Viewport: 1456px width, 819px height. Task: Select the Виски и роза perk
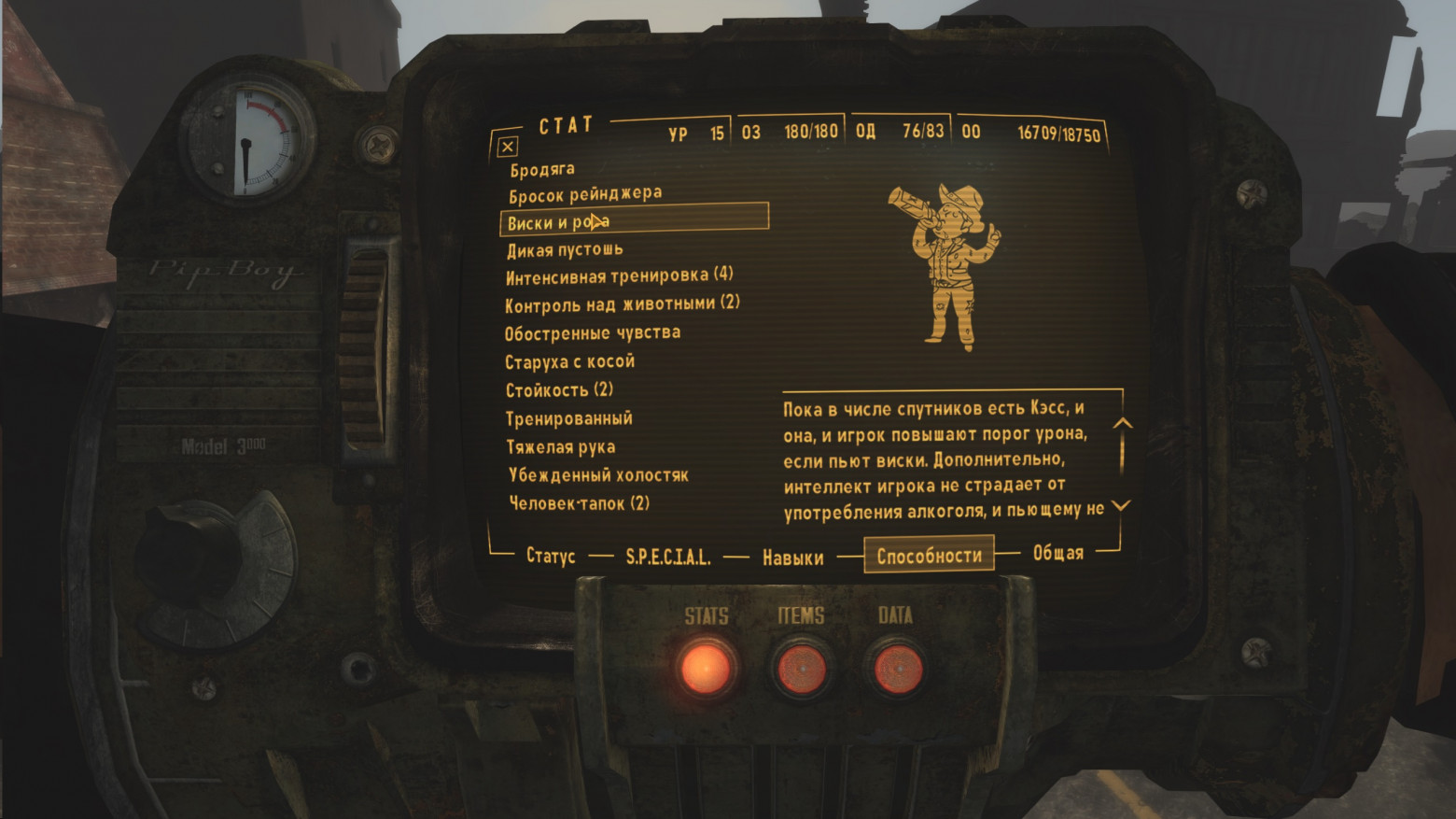coord(557,220)
